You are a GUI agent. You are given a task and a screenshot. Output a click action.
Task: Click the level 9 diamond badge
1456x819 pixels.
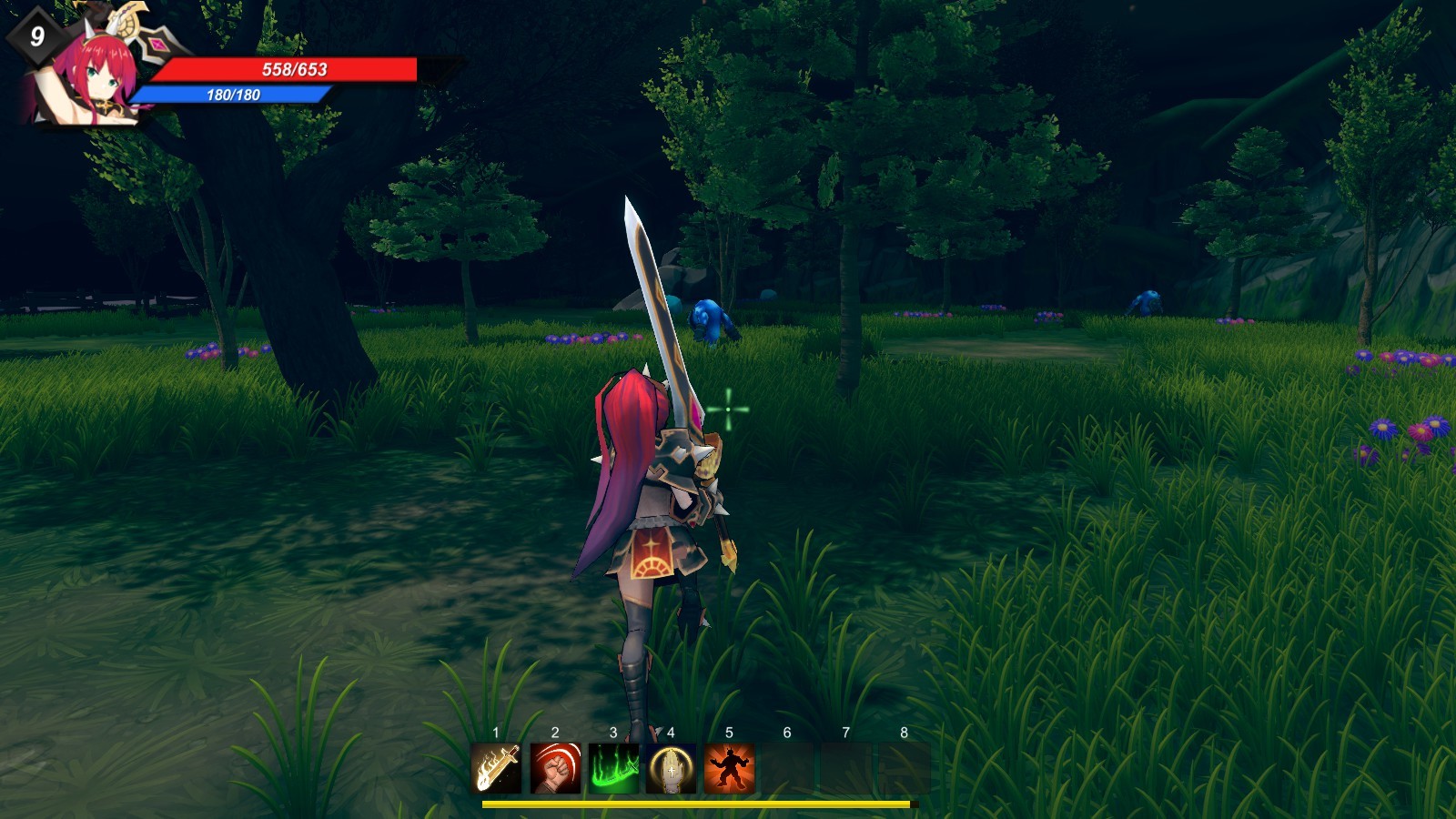36,36
